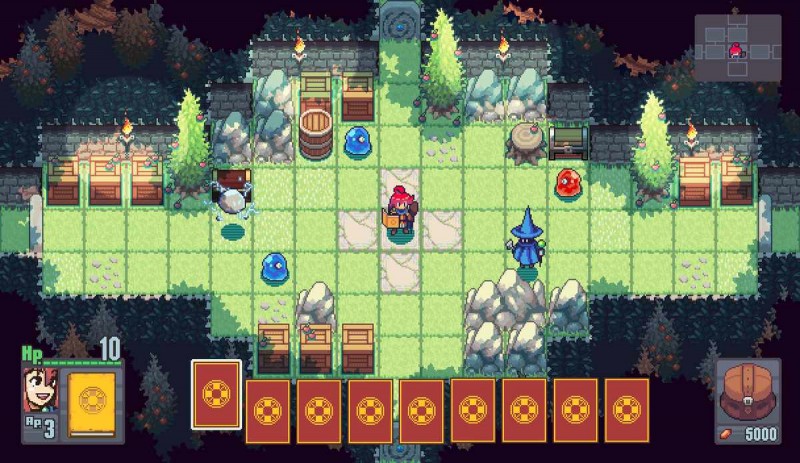
Task: Select the highlighted card with white border
Action: 216,393
